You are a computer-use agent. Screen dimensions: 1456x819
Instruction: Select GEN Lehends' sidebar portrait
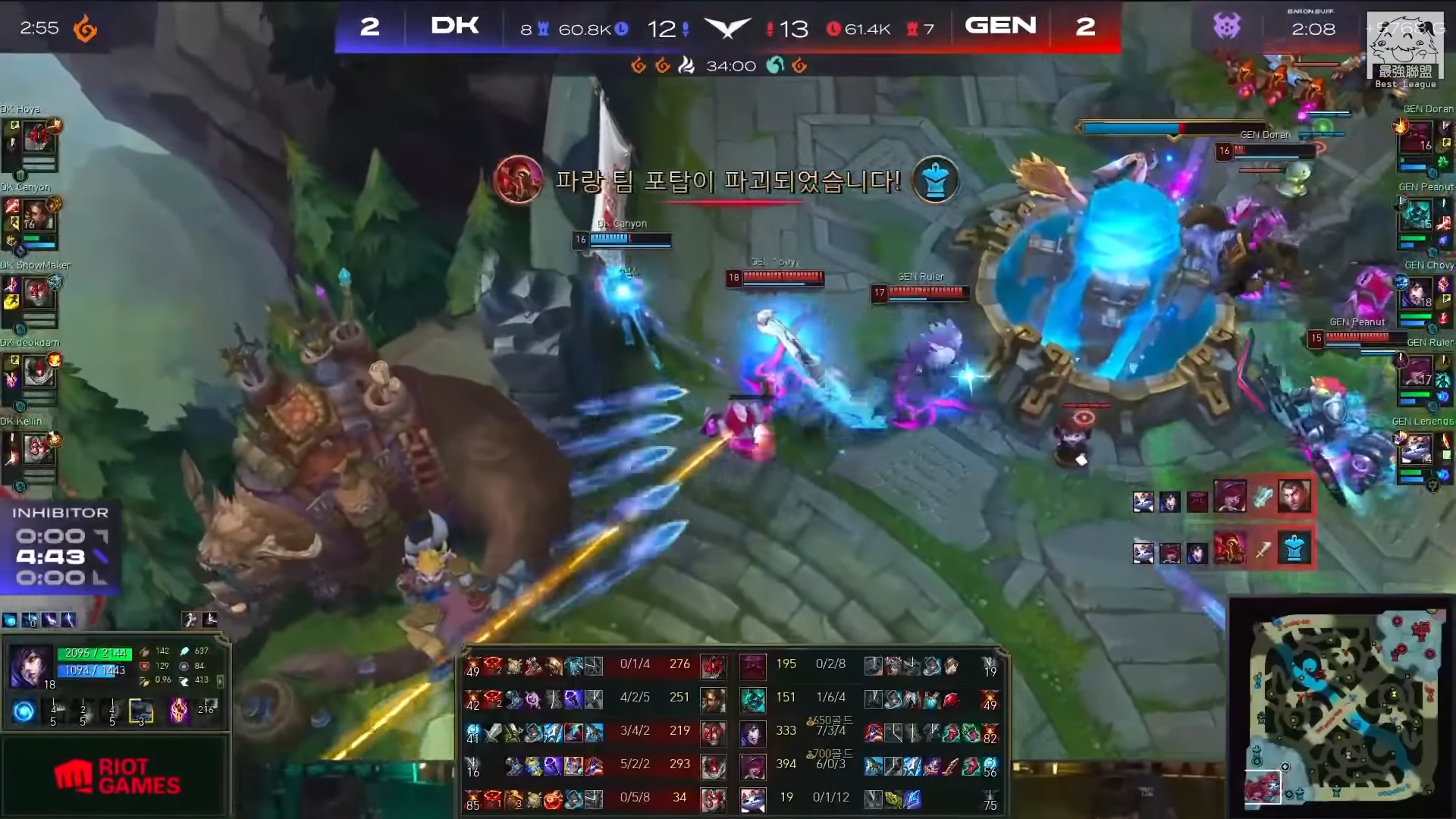tap(1417, 449)
